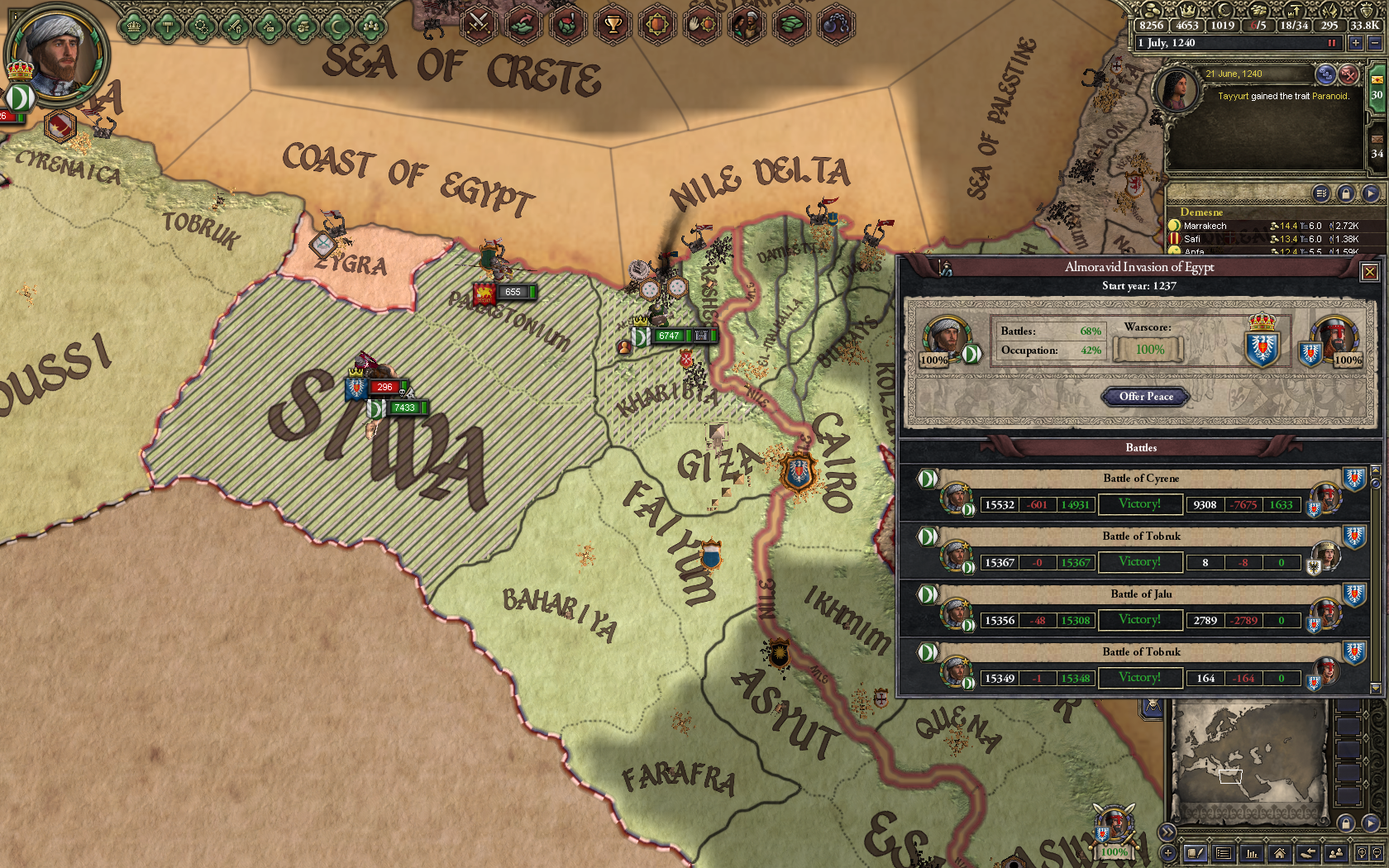Open the message log list icon
Screen dimensions: 1389x868
[1224, 852]
